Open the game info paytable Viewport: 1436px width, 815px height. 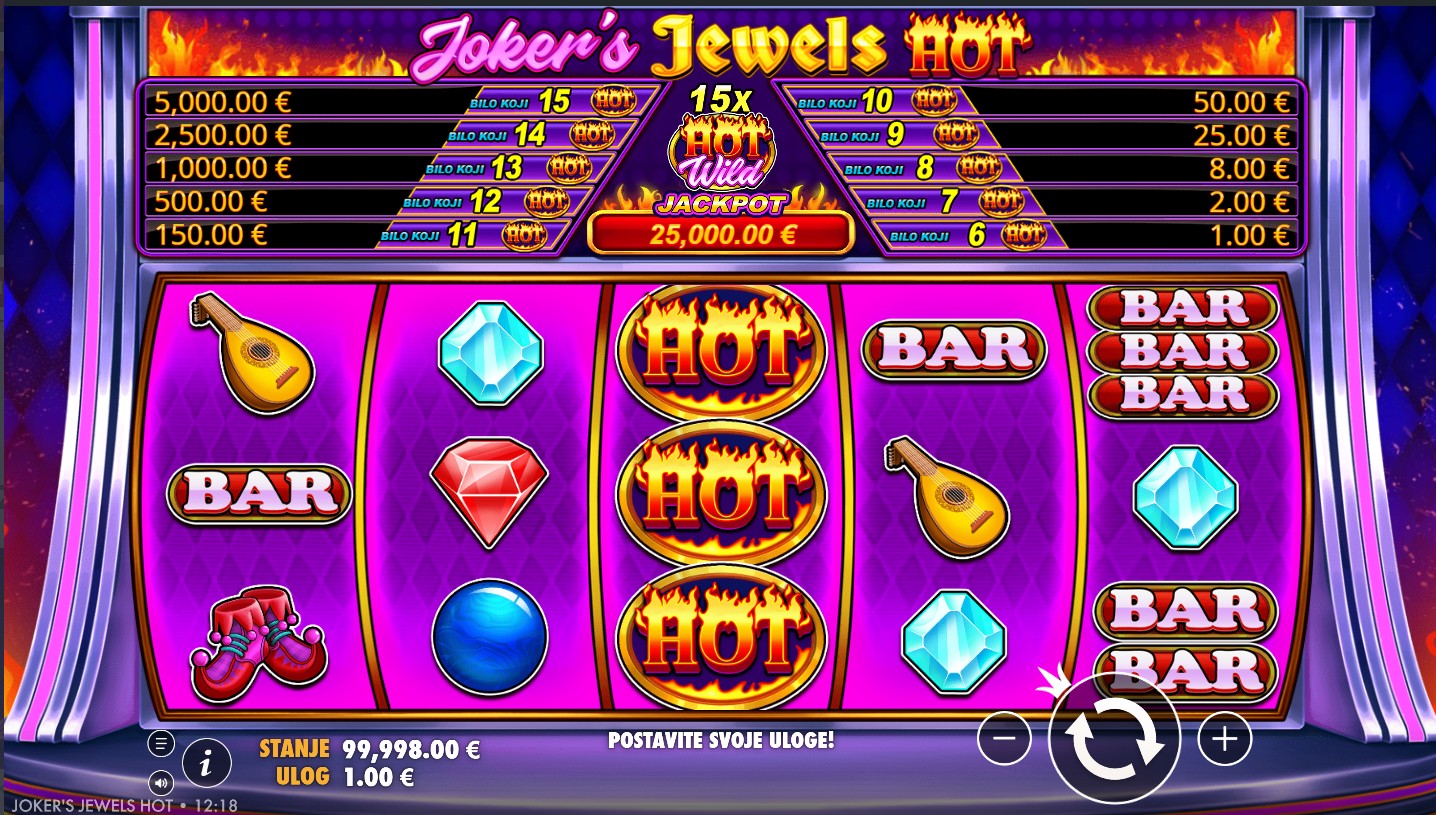click(x=206, y=765)
